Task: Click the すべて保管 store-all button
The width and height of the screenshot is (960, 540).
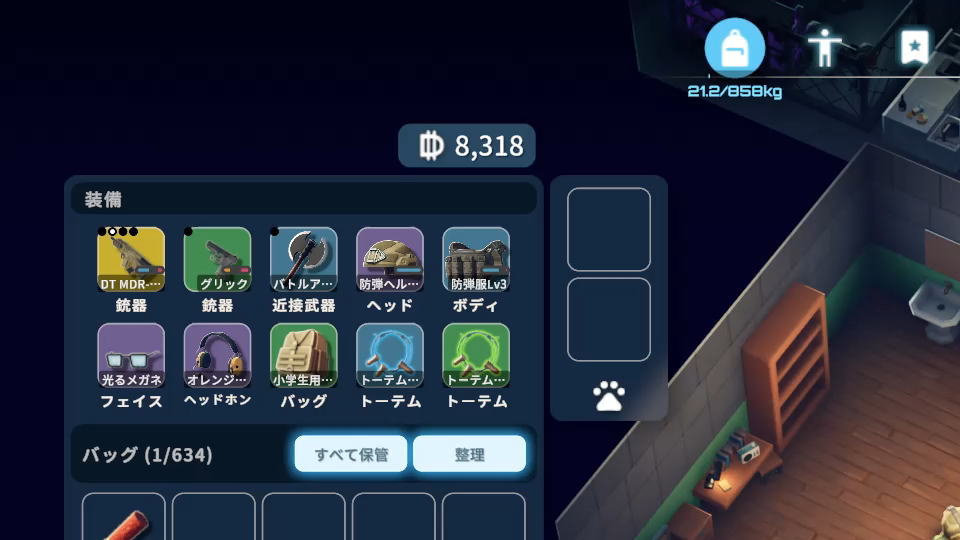Action: [351, 454]
